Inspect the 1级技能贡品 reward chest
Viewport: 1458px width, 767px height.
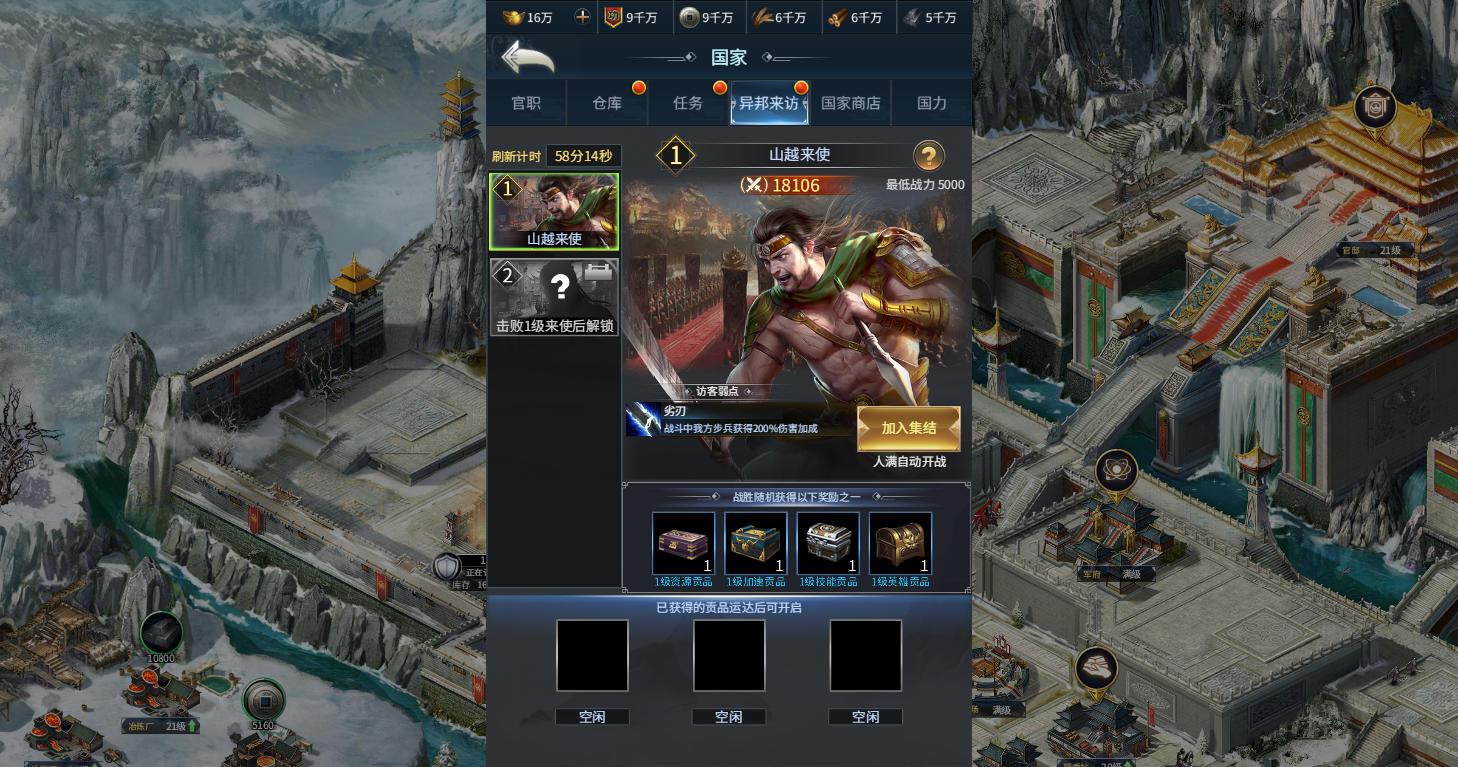(x=828, y=544)
